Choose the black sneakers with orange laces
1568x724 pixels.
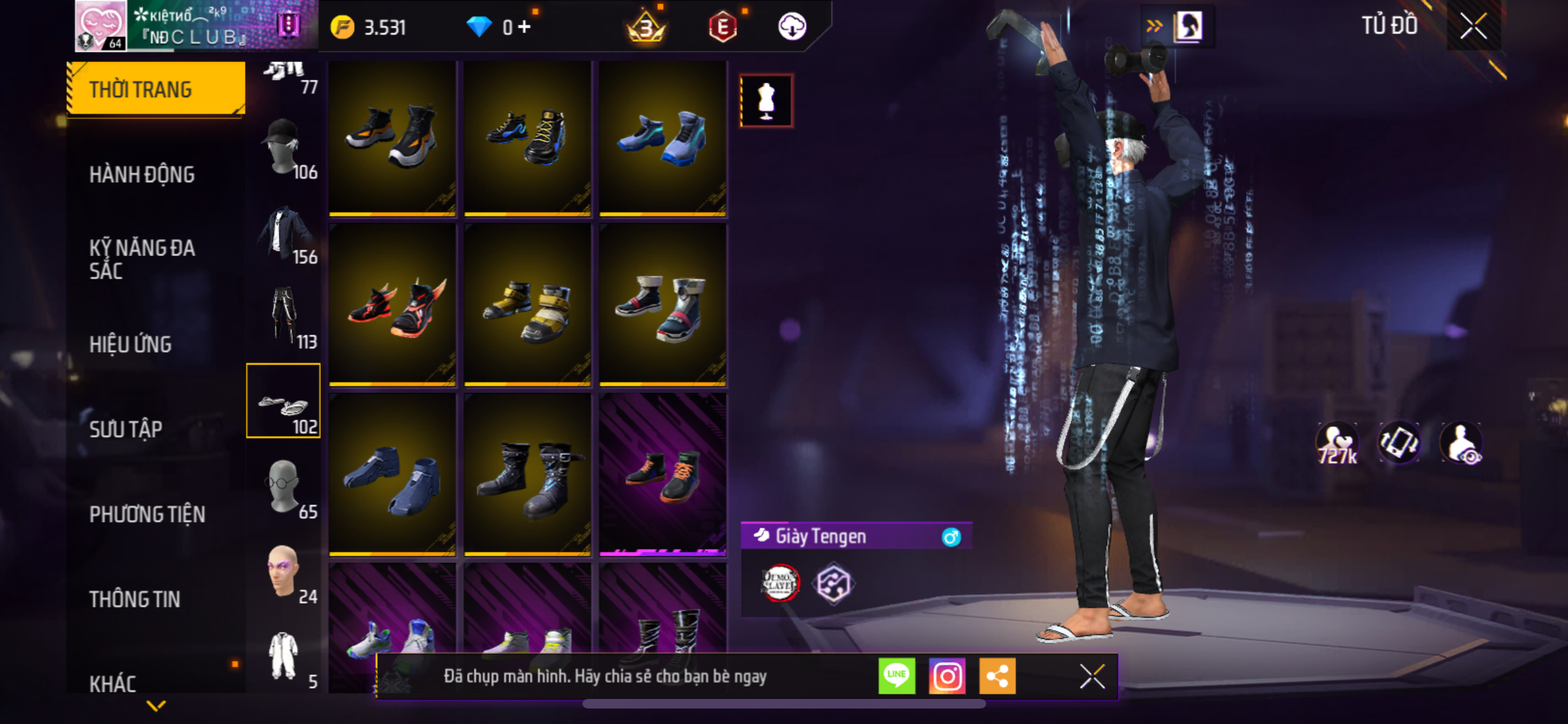tap(663, 475)
